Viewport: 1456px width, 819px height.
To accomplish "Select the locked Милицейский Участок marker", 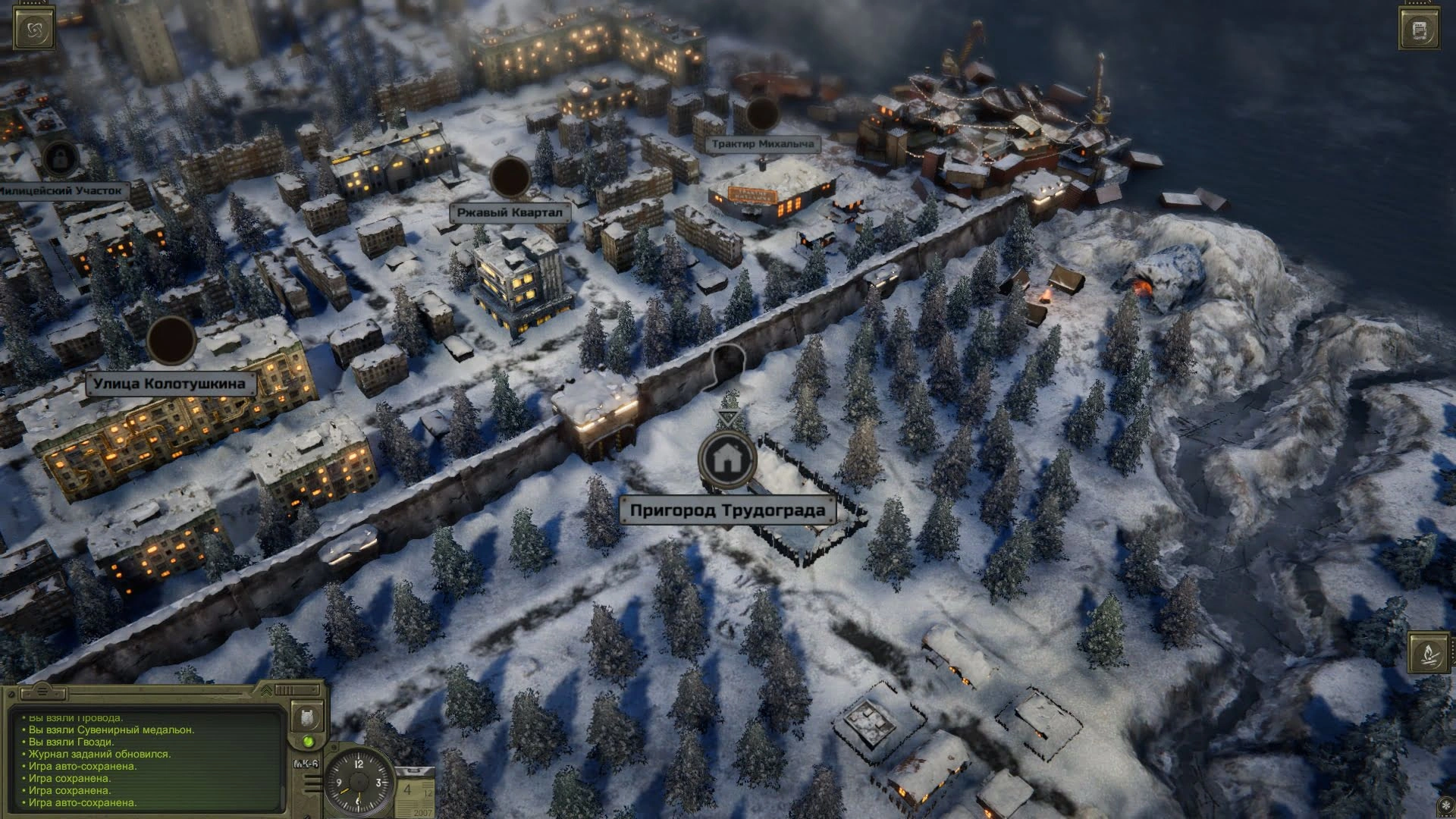I will 56,159.
